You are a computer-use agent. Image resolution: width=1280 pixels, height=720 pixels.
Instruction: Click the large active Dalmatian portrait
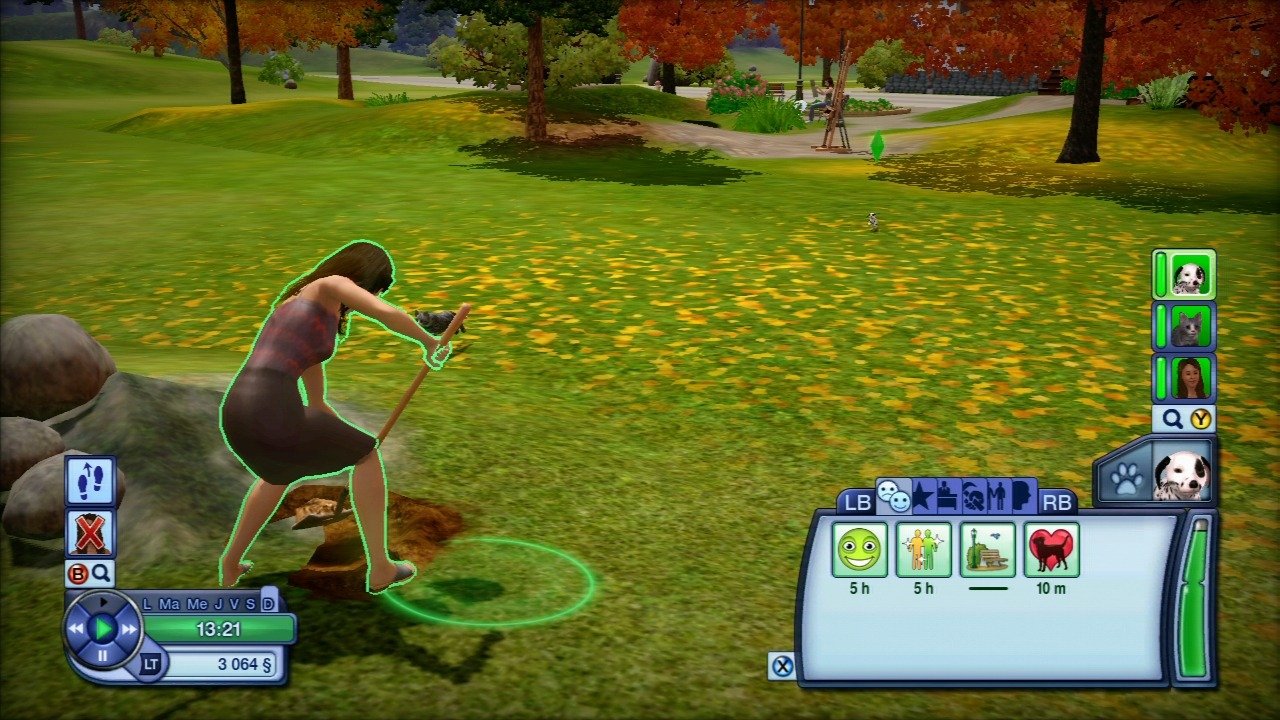click(1182, 470)
